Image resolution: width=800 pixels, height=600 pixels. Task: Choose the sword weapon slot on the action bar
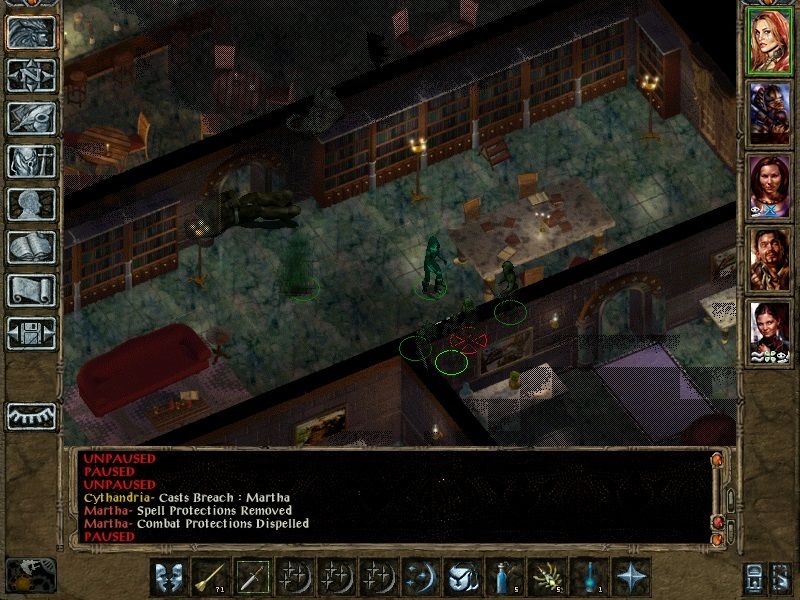click(250, 577)
